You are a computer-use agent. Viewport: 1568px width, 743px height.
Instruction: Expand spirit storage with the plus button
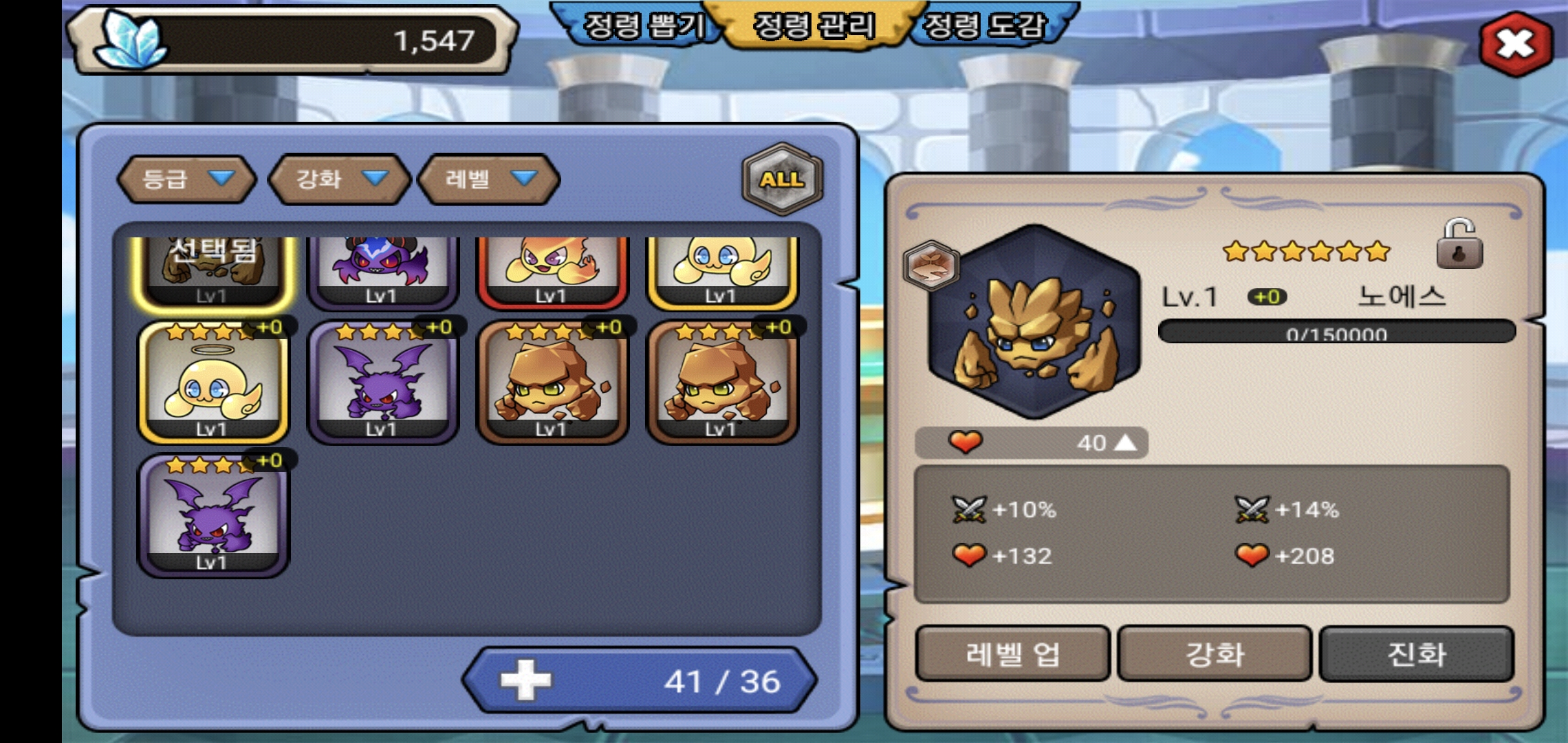tap(525, 680)
